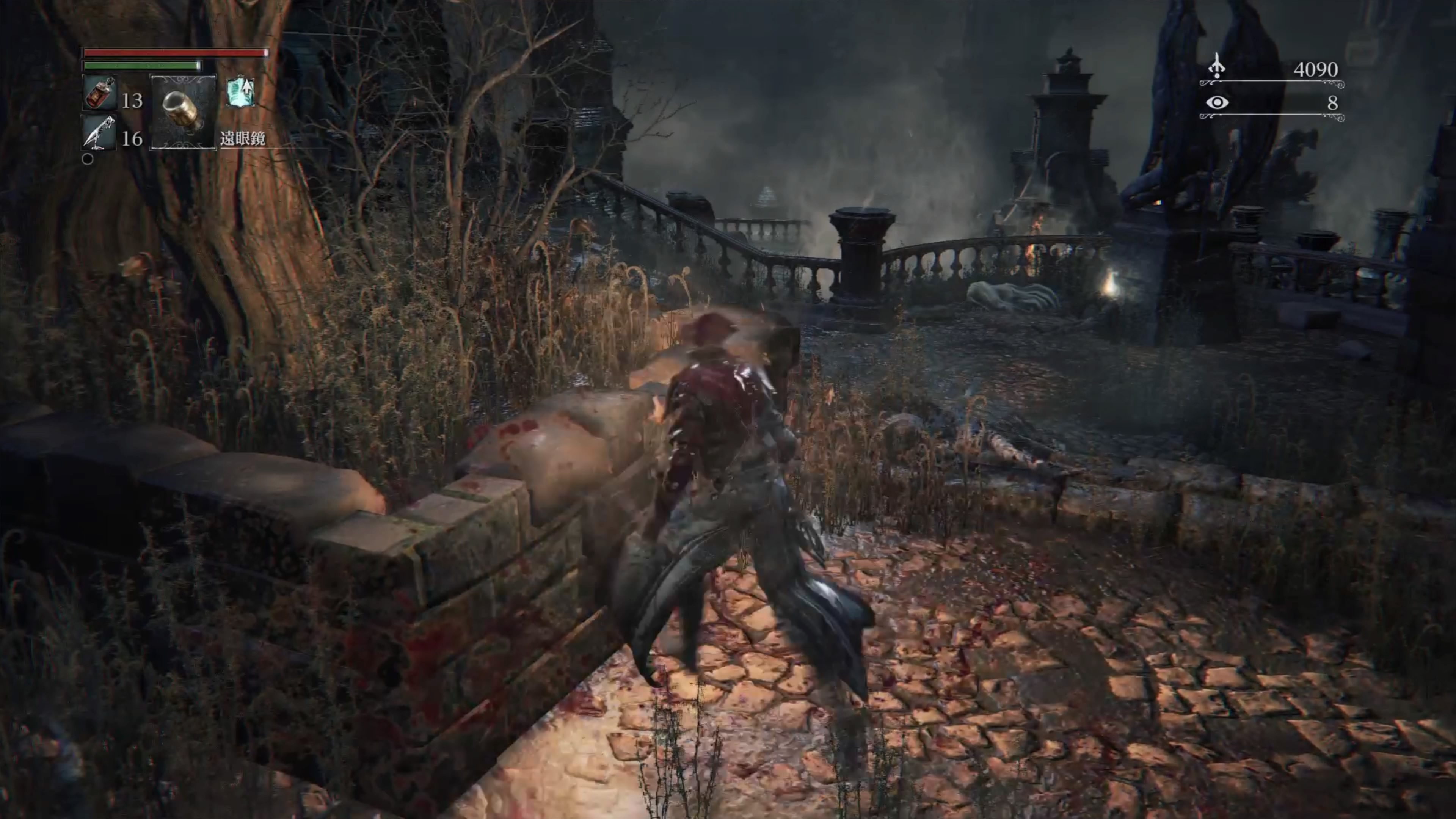Use the monocular (遠眼鏡) quick item slot
The image size is (1456, 819).
(182, 112)
